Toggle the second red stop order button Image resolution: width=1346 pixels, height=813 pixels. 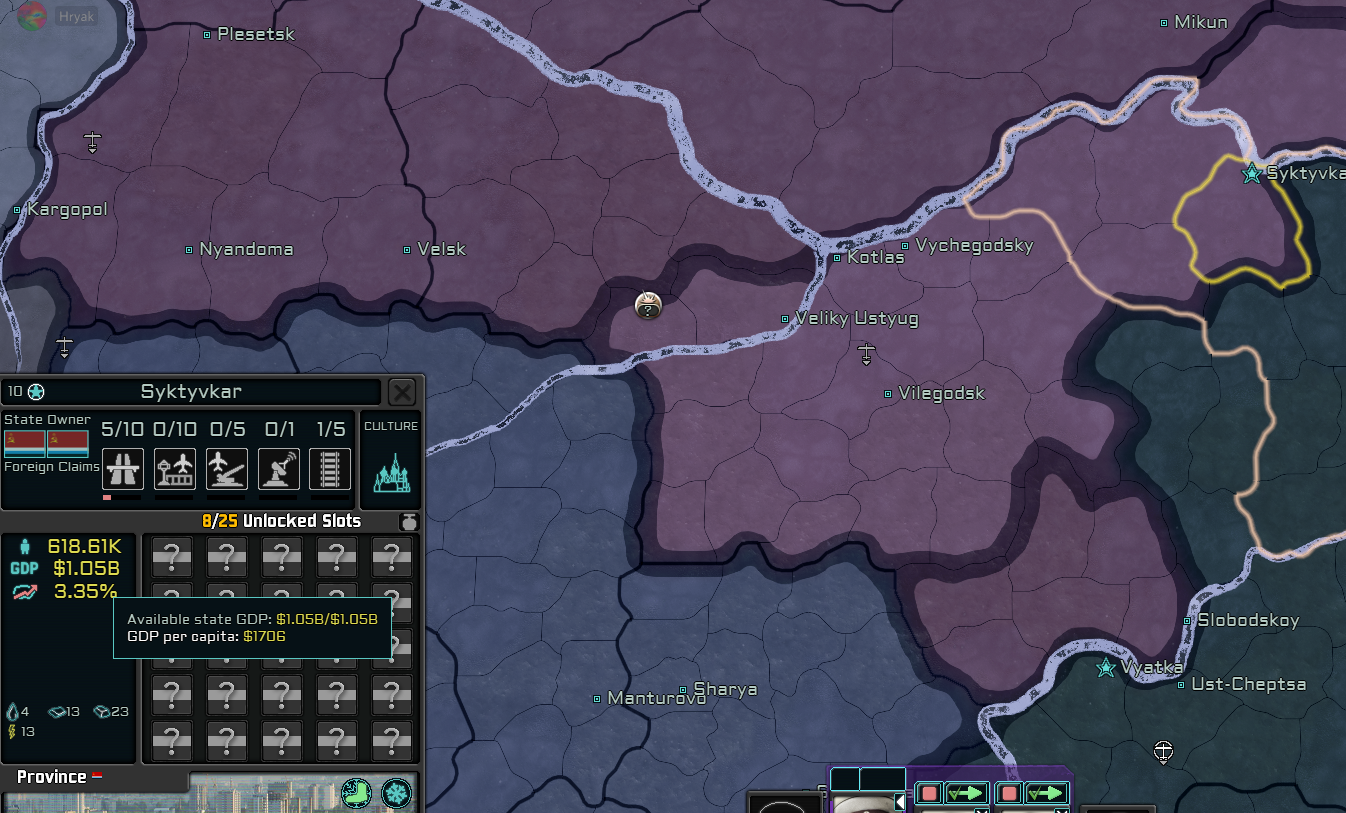[x=1008, y=793]
